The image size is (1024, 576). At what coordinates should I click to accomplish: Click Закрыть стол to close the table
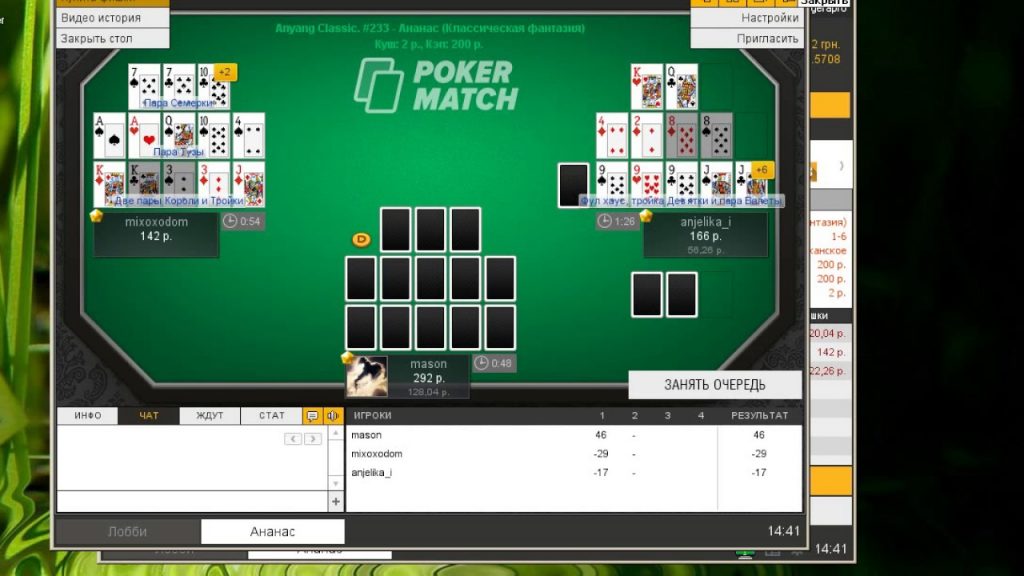97,39
